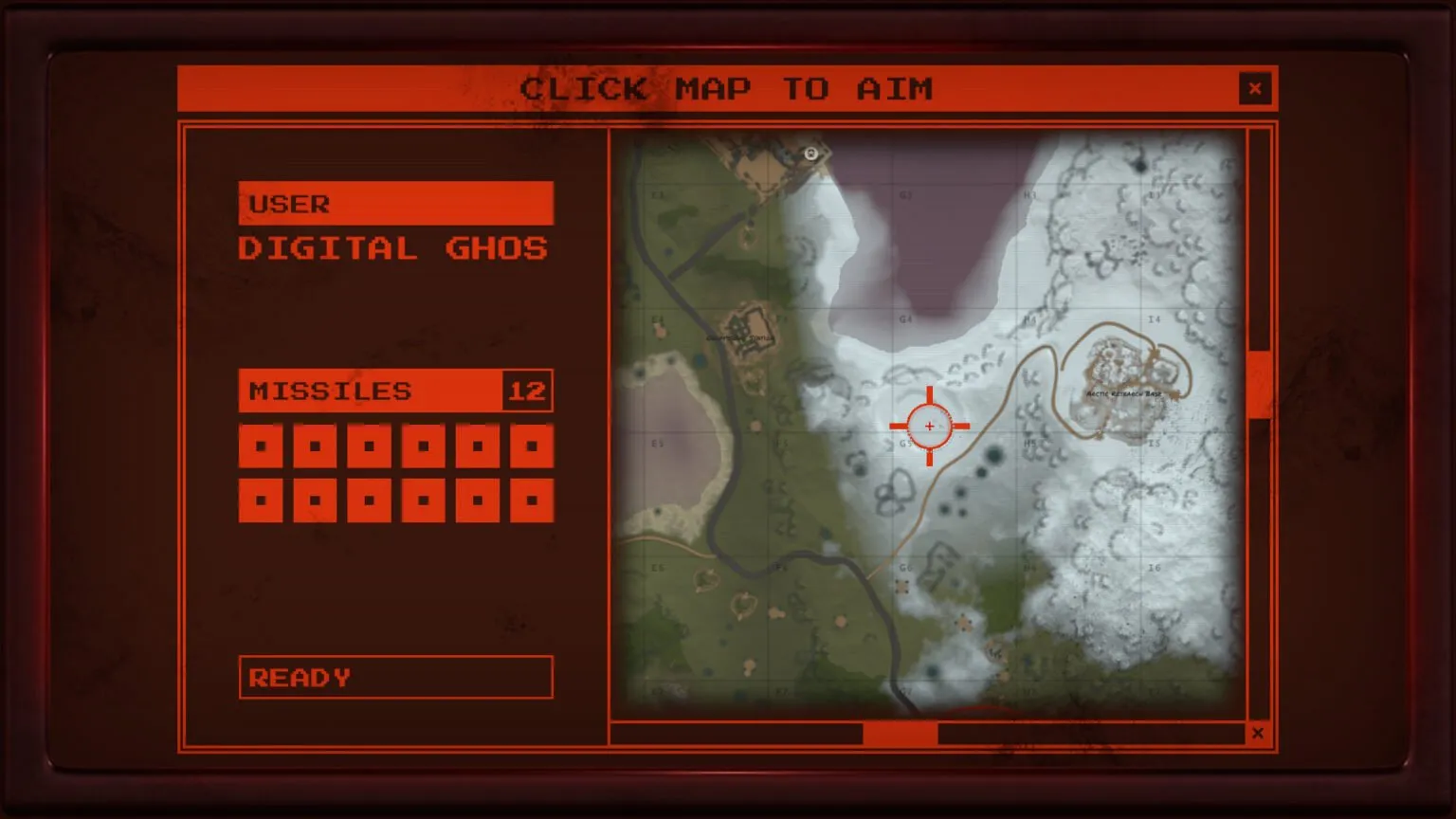
Task: Select the second missile icon in the top row
Action: [315, 444]
